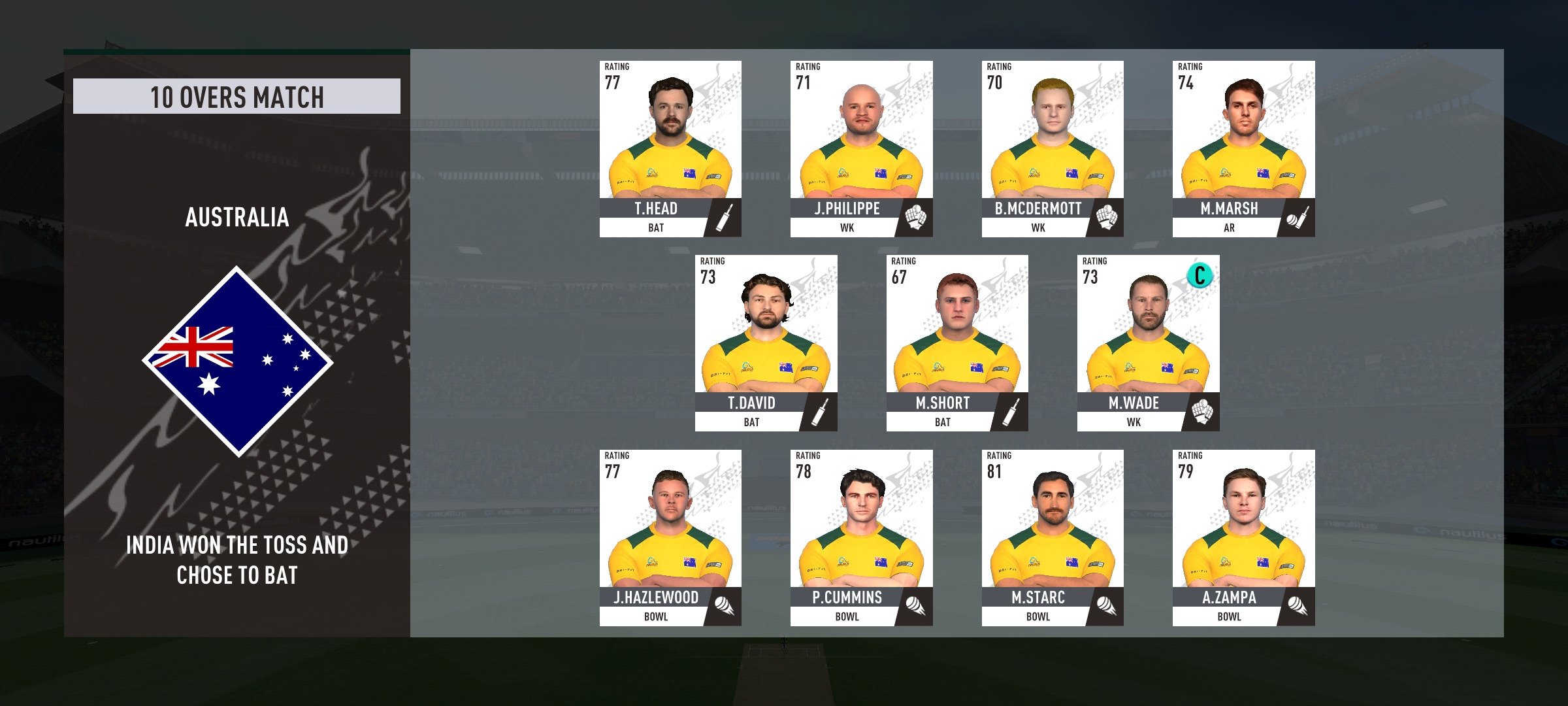
Task: Select the P.Cummins player card
Action: (861, 537)
